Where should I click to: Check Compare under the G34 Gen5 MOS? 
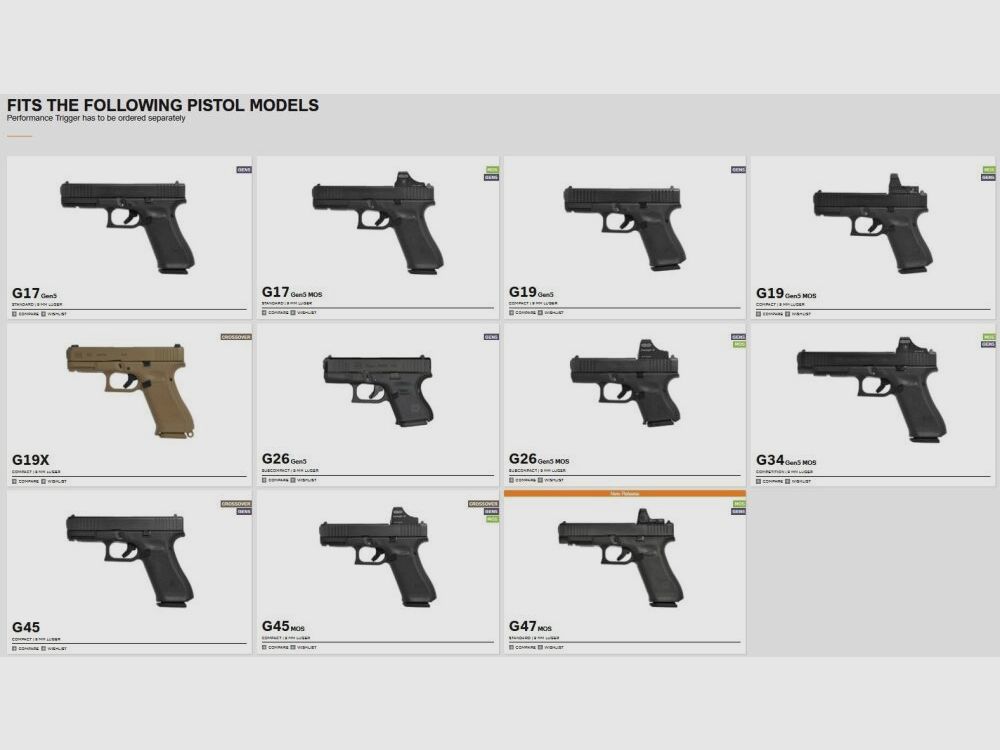click(x=758, y=481)
